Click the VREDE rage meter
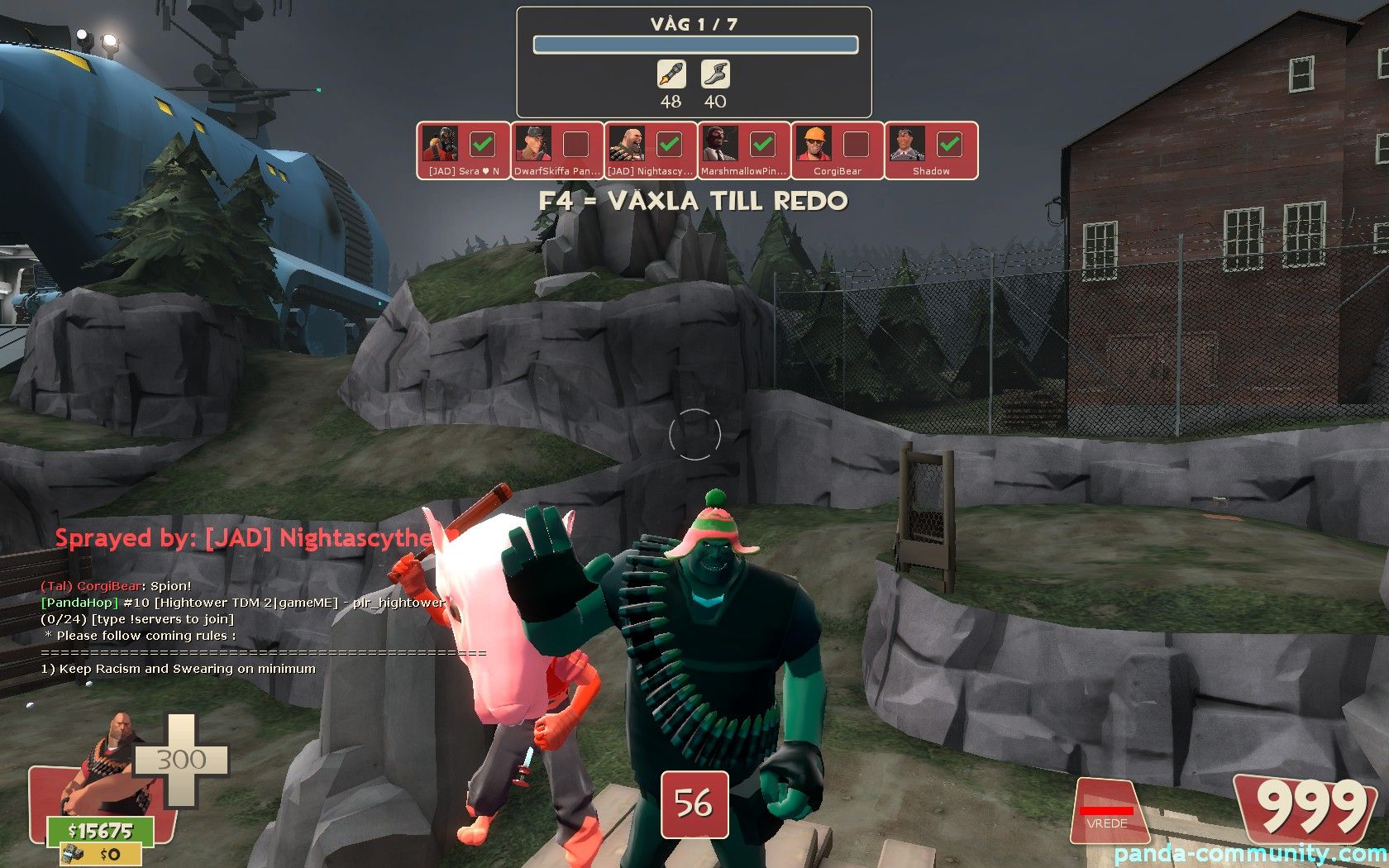 1107,814
